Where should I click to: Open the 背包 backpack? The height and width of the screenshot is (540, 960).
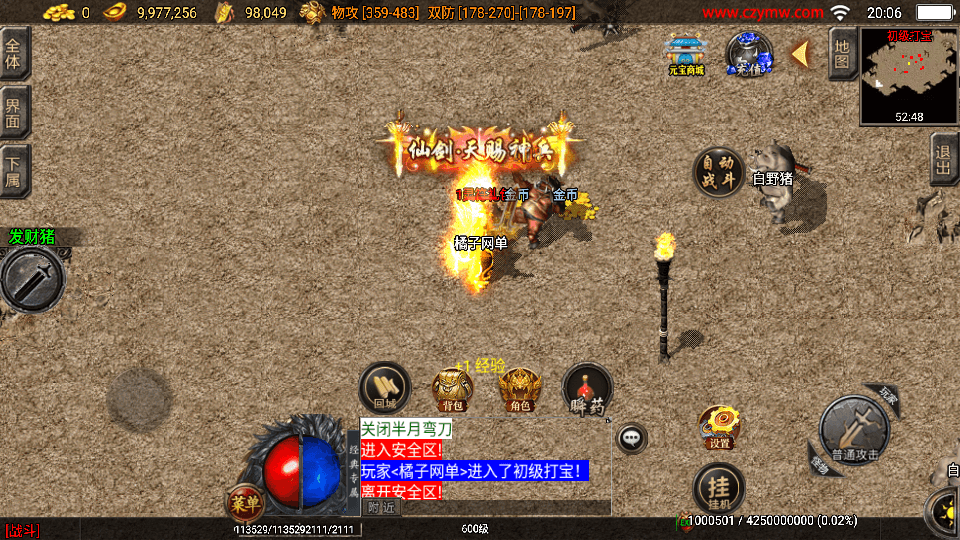point(452,389)
